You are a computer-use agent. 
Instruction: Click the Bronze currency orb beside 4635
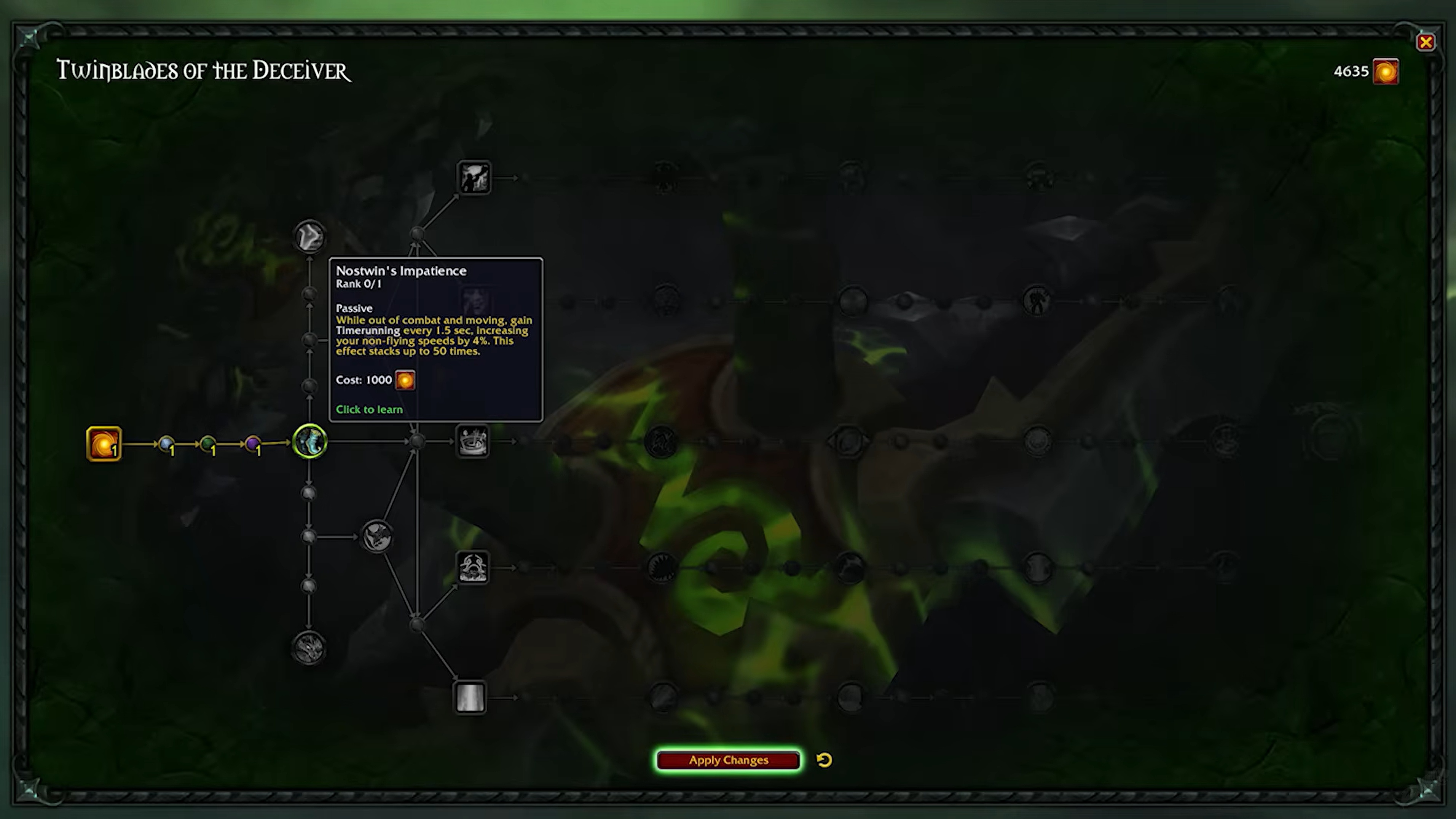point(1385,71)
